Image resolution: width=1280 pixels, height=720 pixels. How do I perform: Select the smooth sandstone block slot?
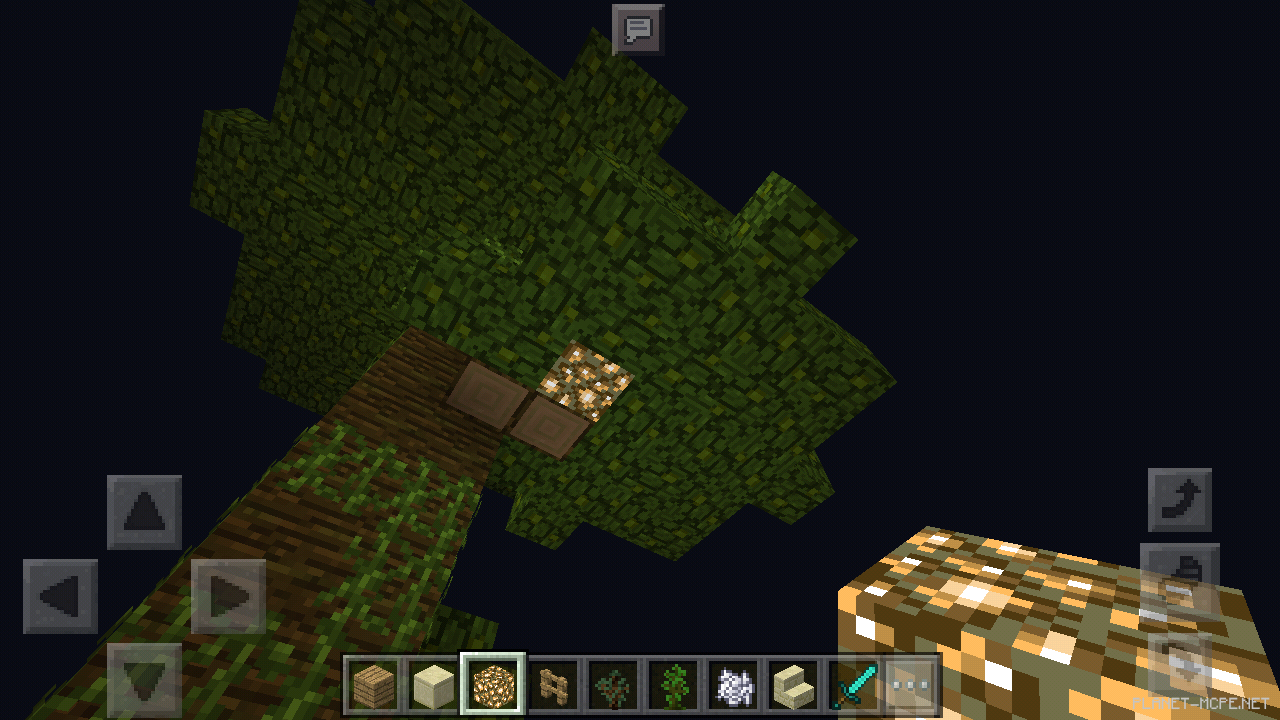point(432,684)
